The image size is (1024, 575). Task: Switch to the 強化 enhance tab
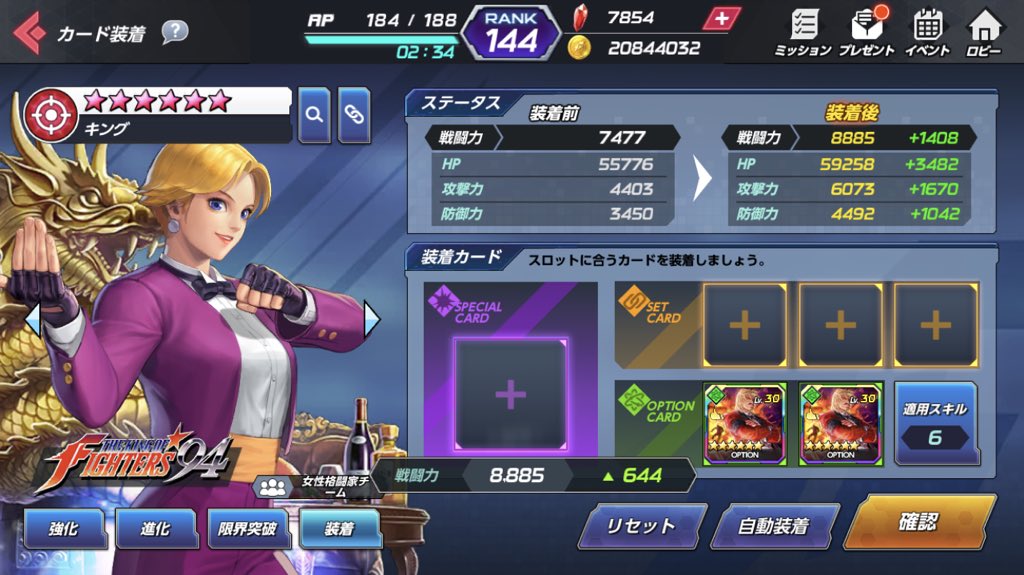pyautogui.click(x=64, y=529)
